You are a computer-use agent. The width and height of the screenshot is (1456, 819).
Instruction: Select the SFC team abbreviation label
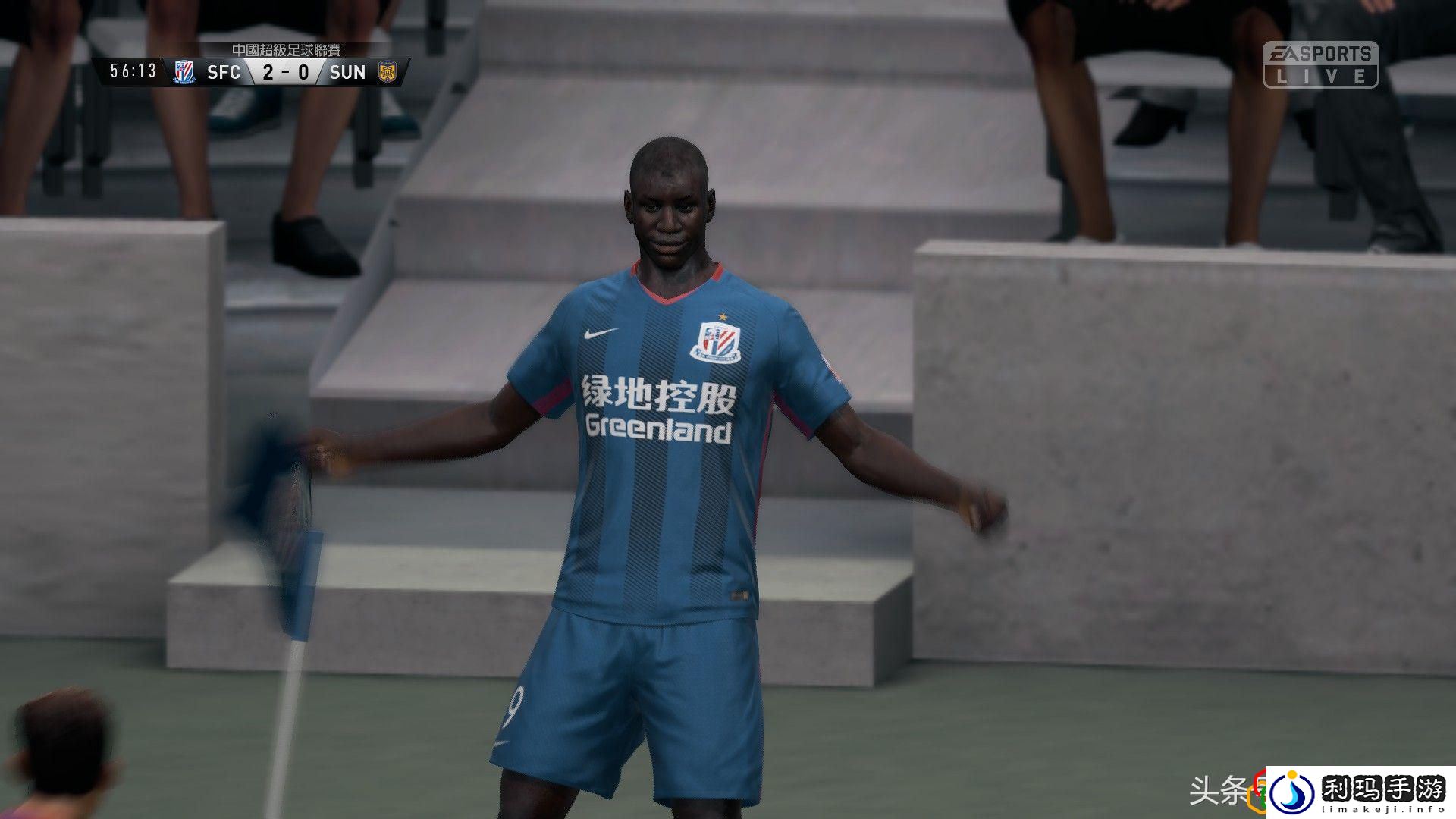(x=224, y=72)
